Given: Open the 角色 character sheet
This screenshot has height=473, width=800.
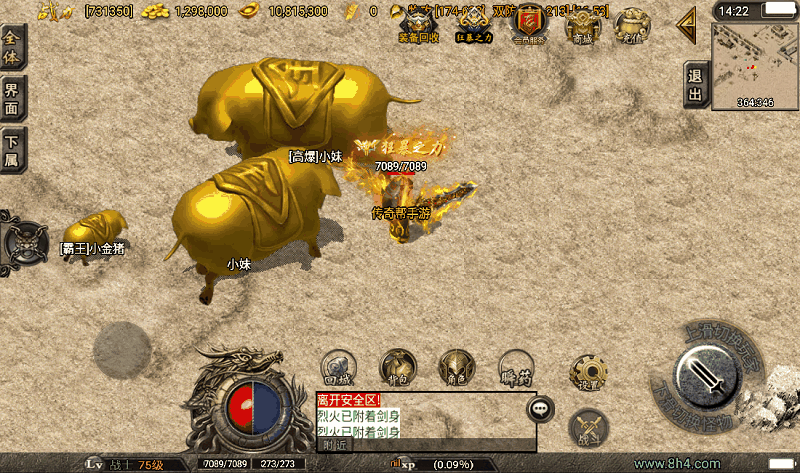Looking at the screenshot, I should tap(457, 367).
